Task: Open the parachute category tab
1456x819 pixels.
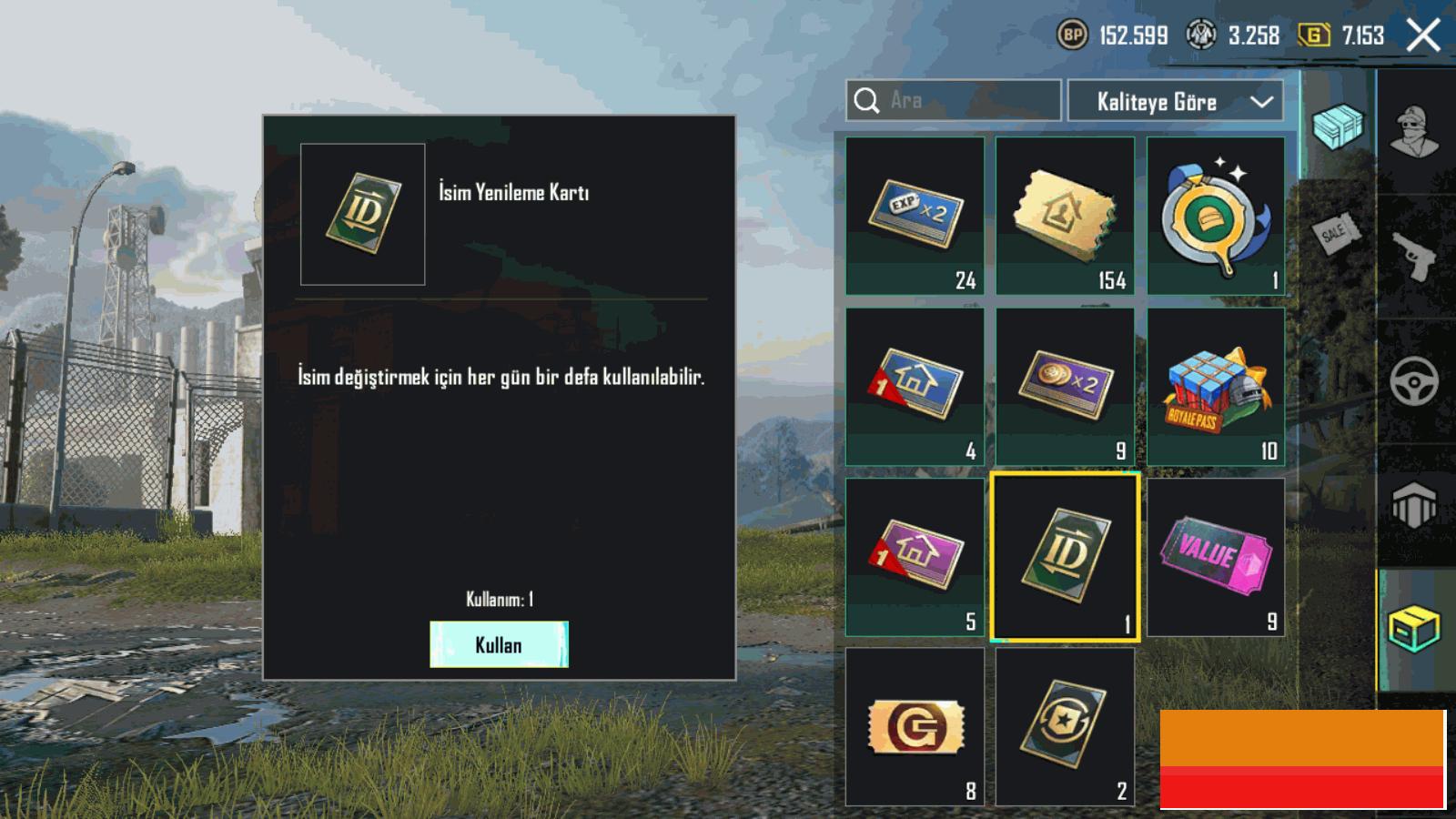Action: point(1414,505)
